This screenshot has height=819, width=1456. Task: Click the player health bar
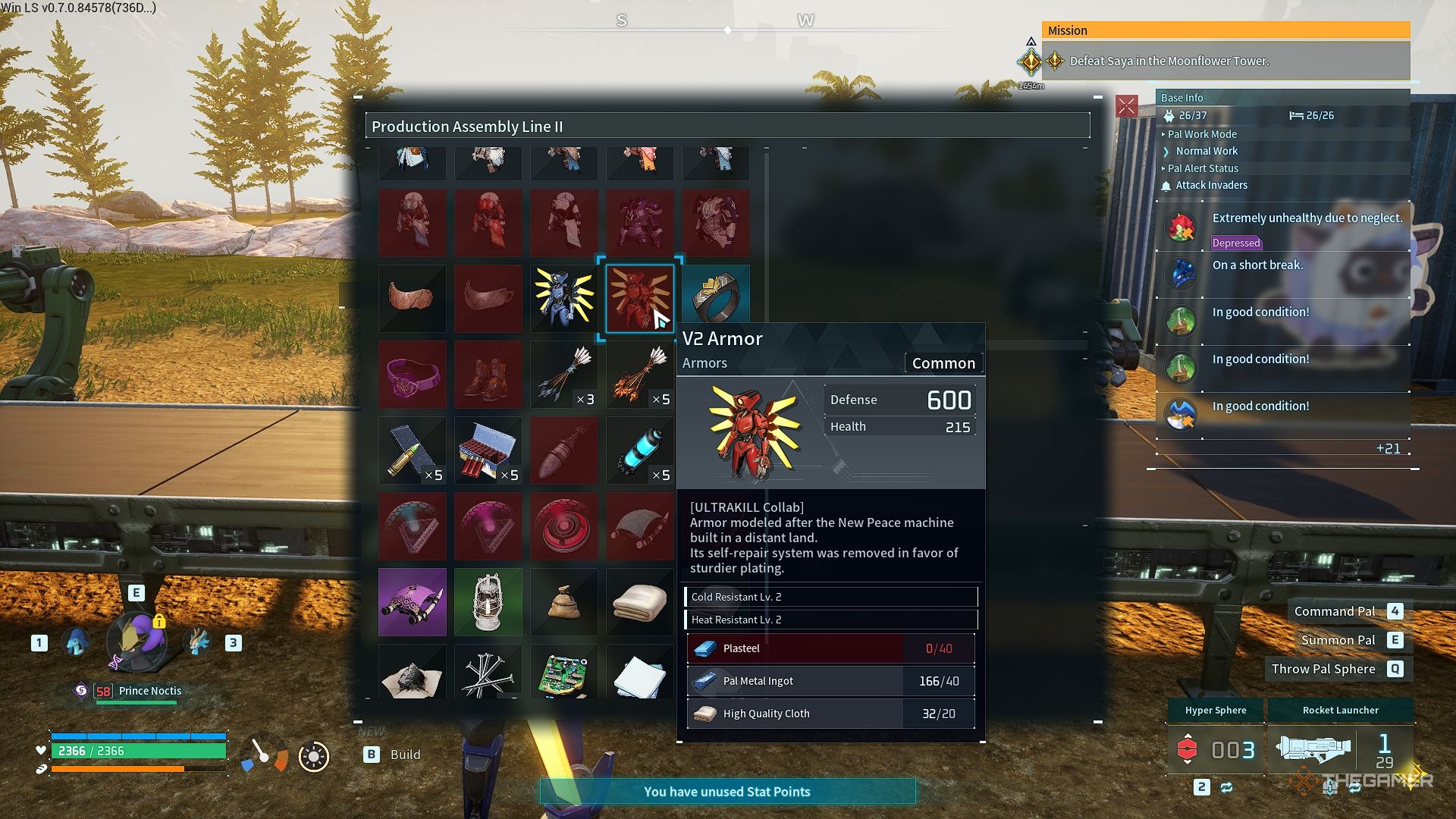[136, 748]
